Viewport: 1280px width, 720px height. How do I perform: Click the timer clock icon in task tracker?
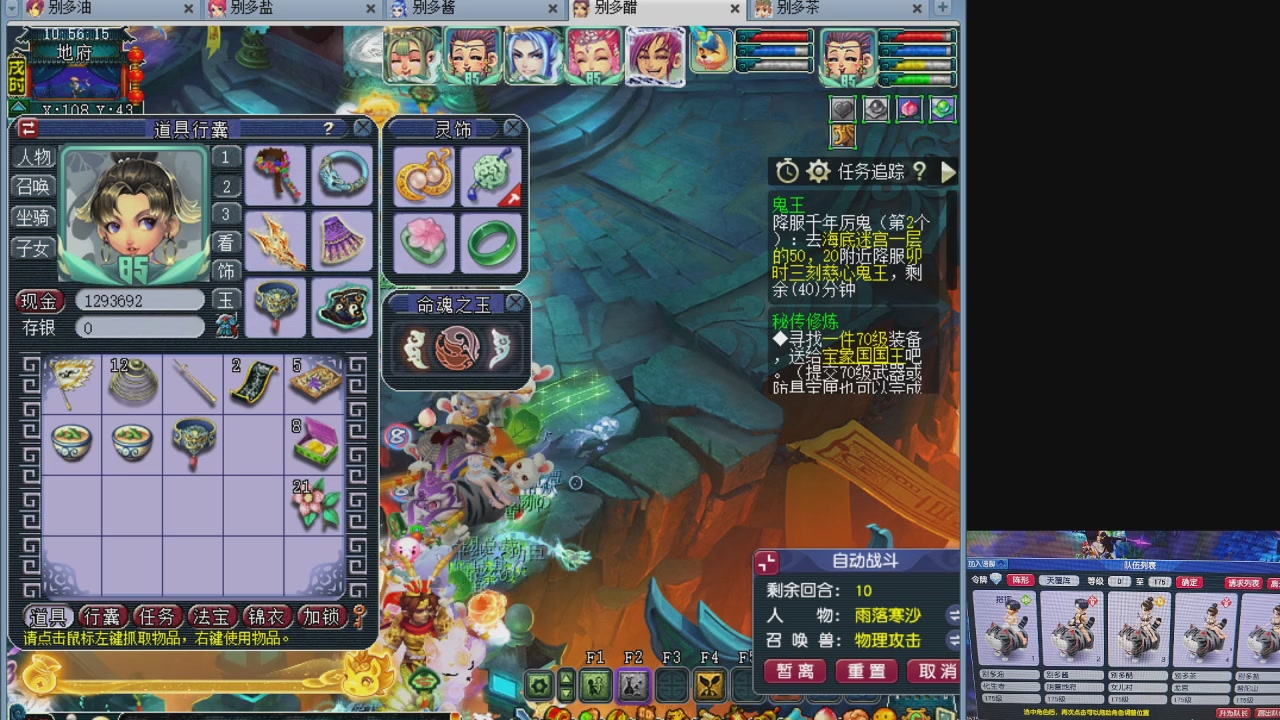click(786, 172)
